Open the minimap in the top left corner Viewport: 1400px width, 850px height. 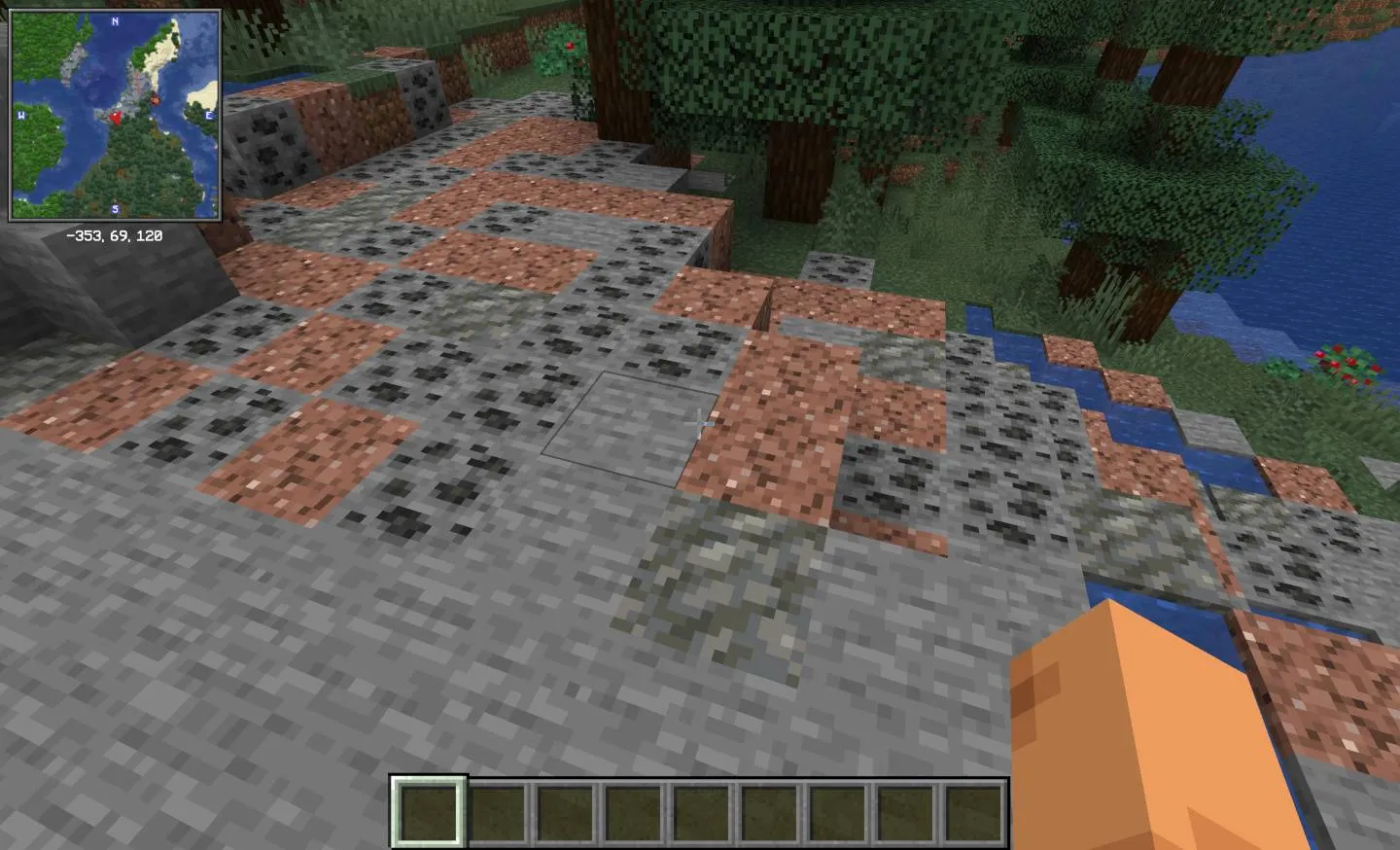[x=116, y=115]
